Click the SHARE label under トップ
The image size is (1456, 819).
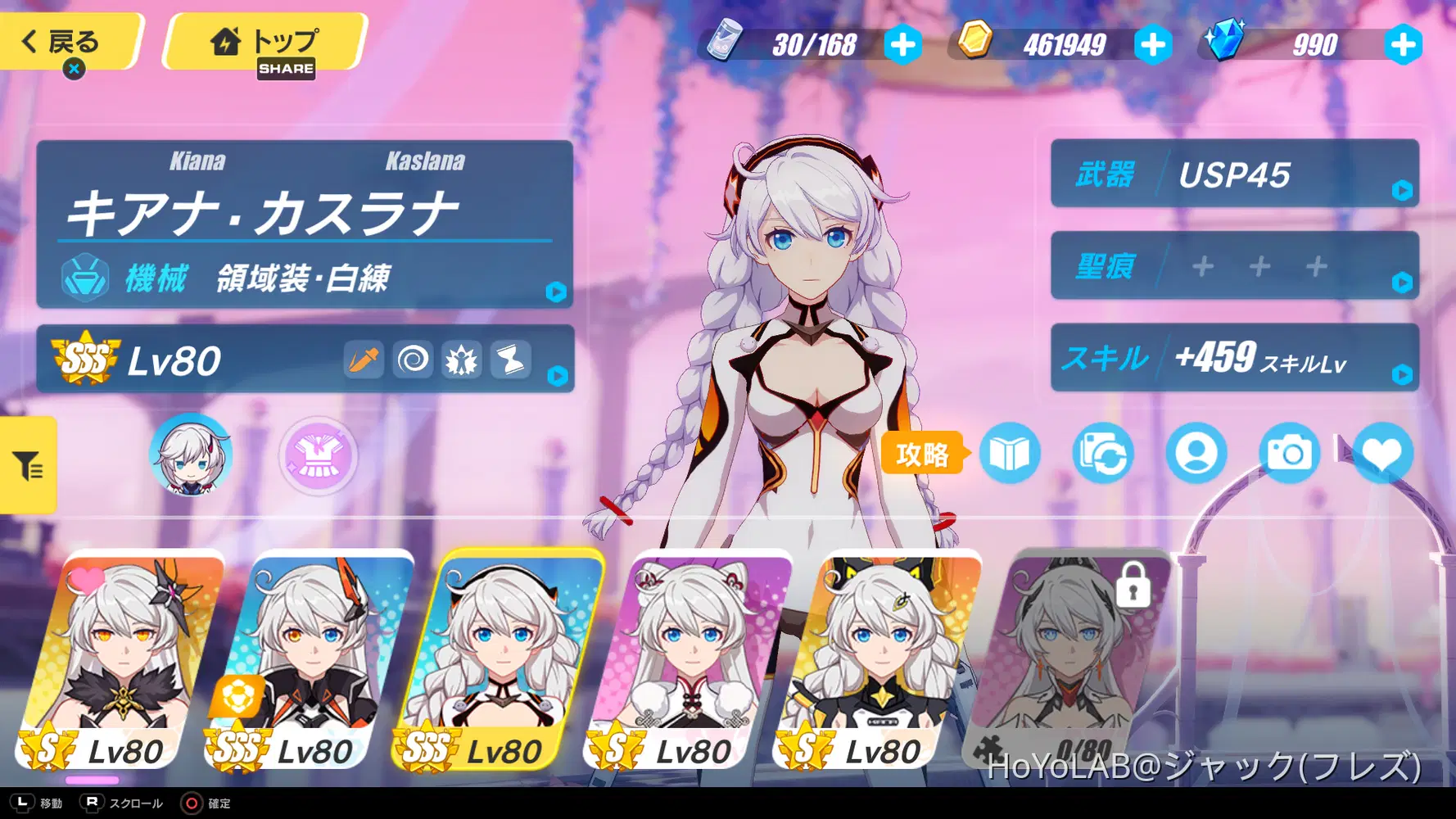pyautogui.click(x=286, y=70)
